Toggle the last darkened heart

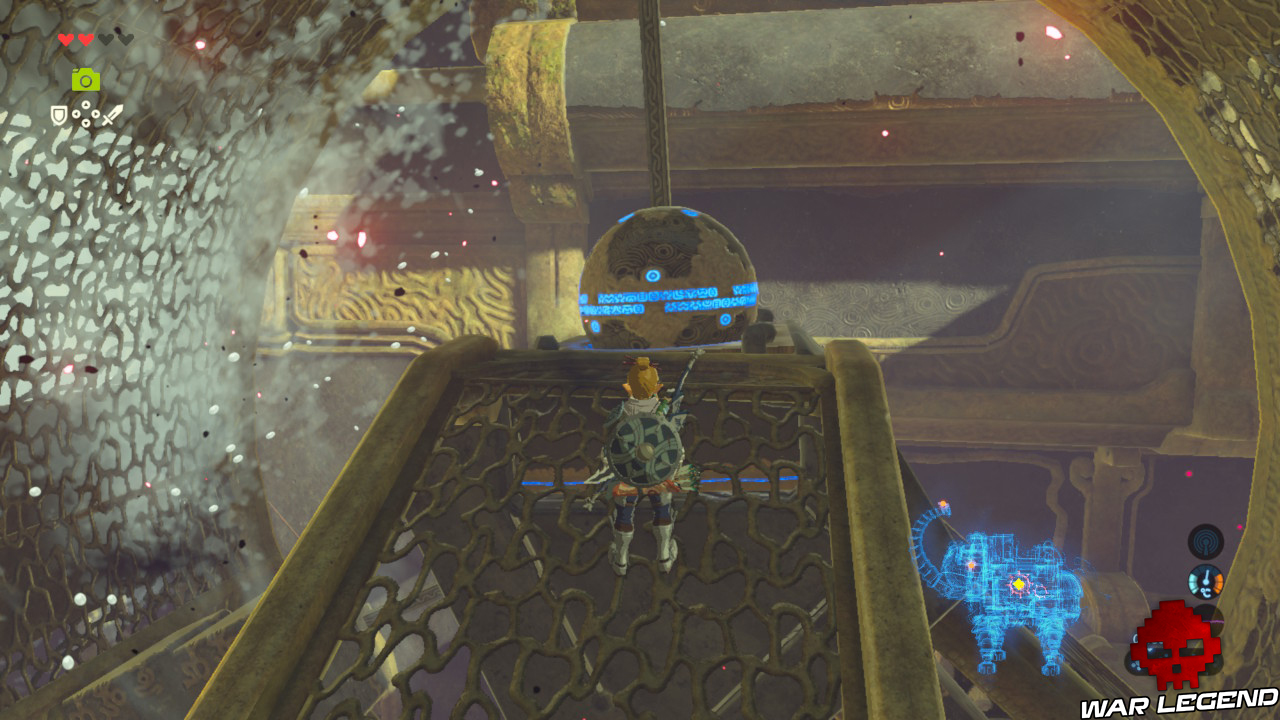point(126,39)
